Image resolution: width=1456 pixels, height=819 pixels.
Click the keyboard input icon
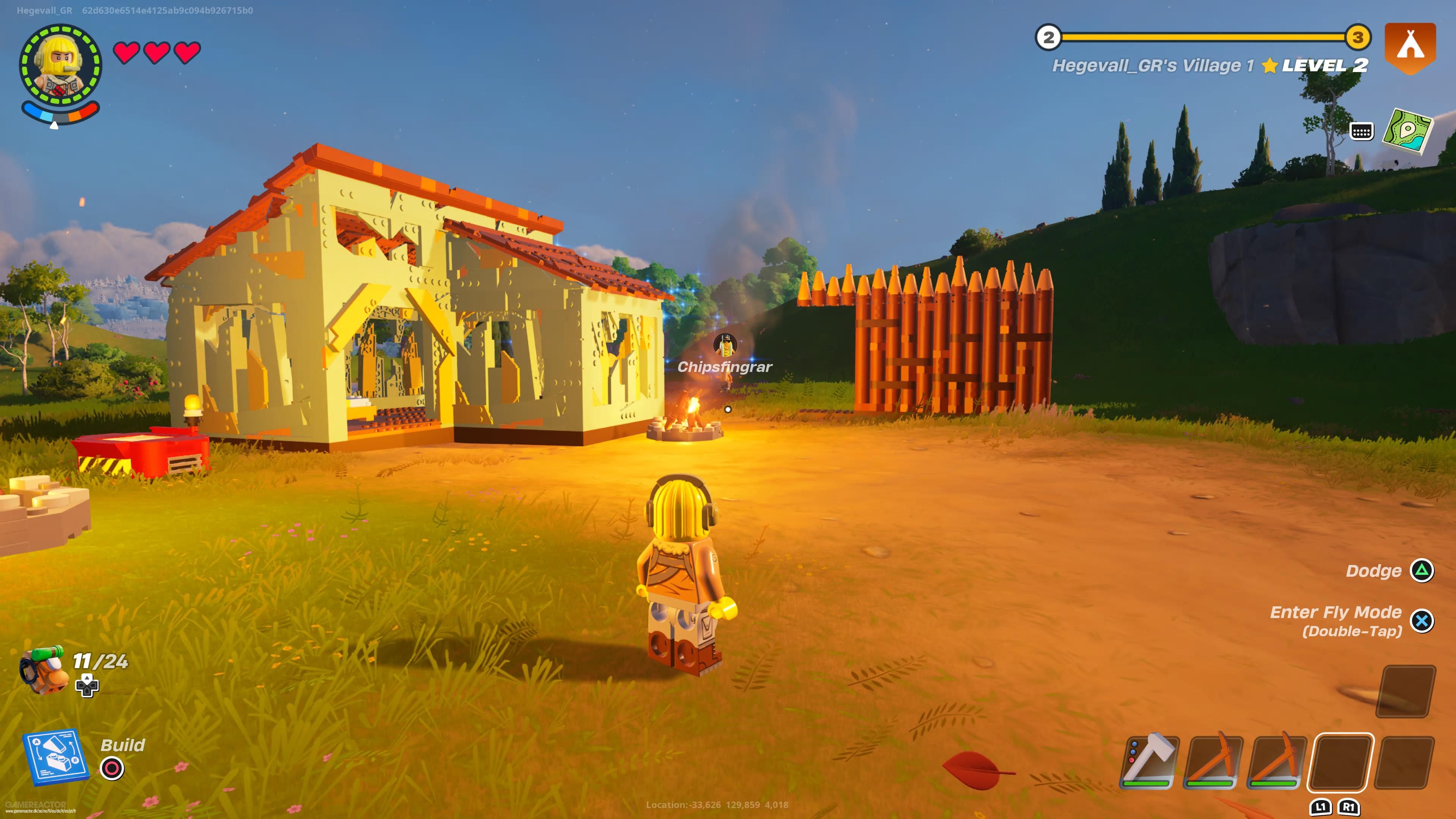pyautogui.click(x=1362, y=131)
